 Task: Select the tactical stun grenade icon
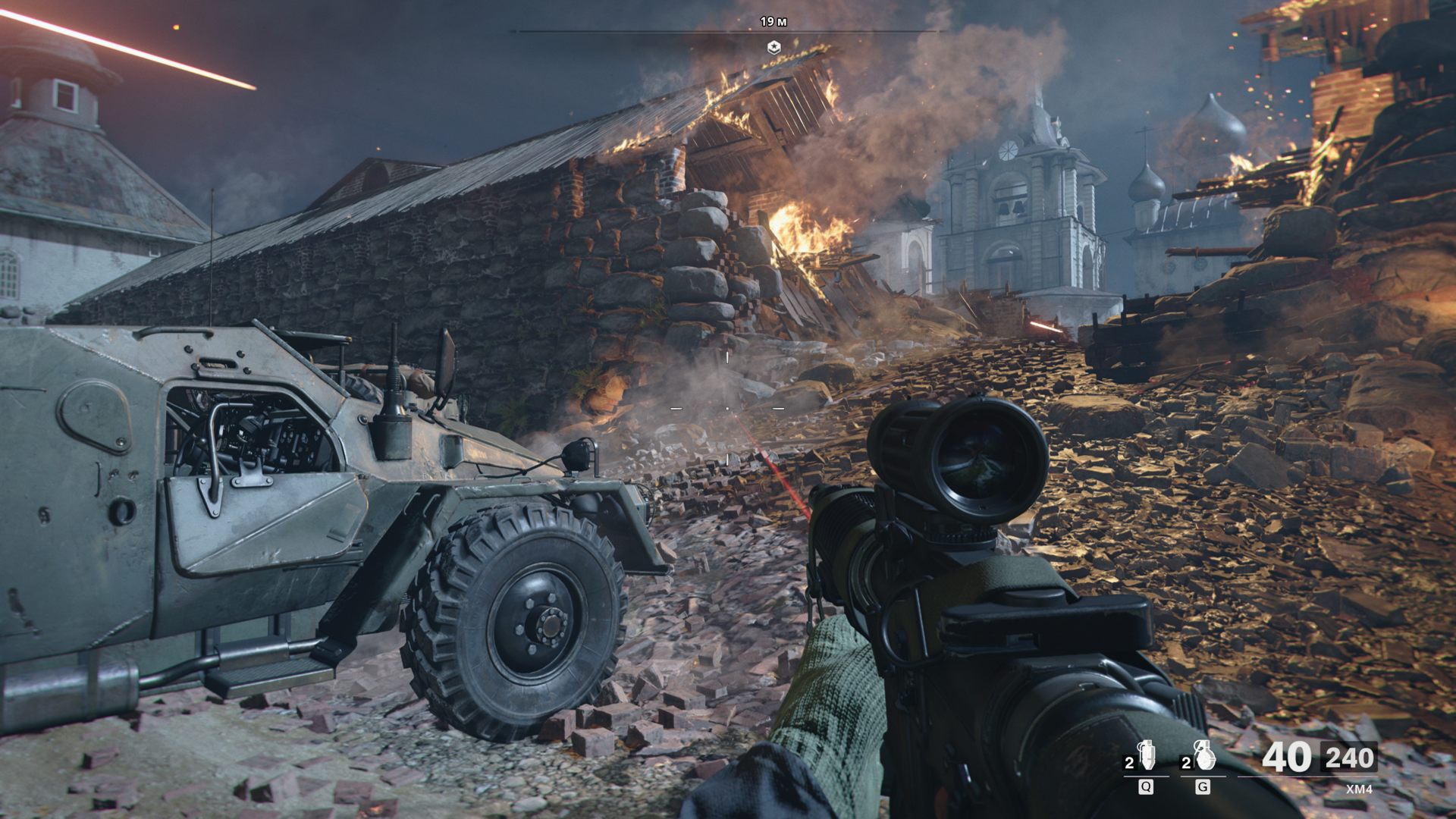[1146, 757]
